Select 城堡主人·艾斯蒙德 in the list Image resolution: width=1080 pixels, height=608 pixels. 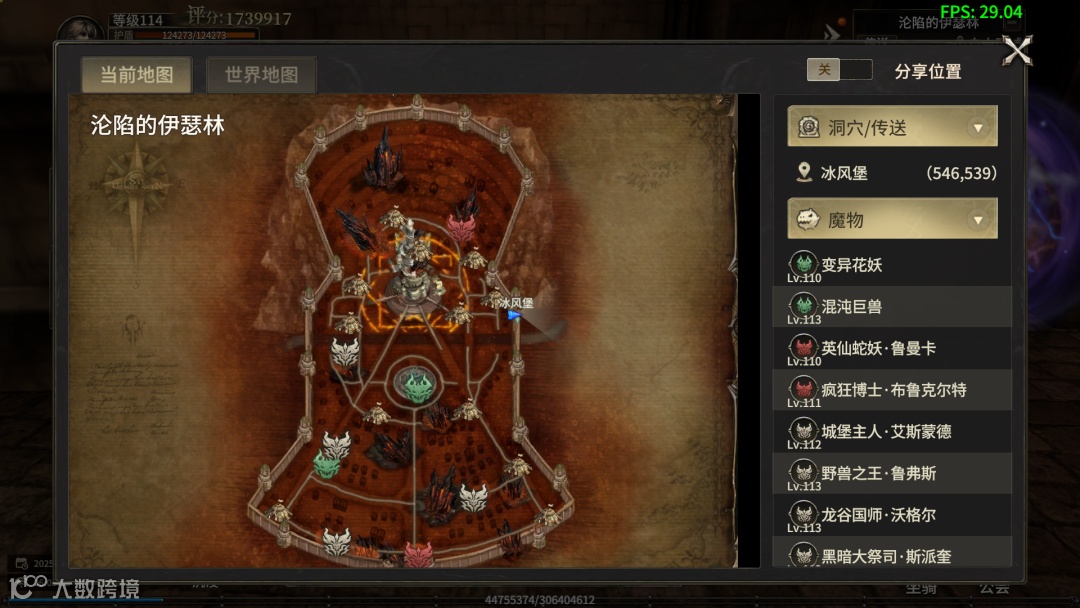[892, 432]
